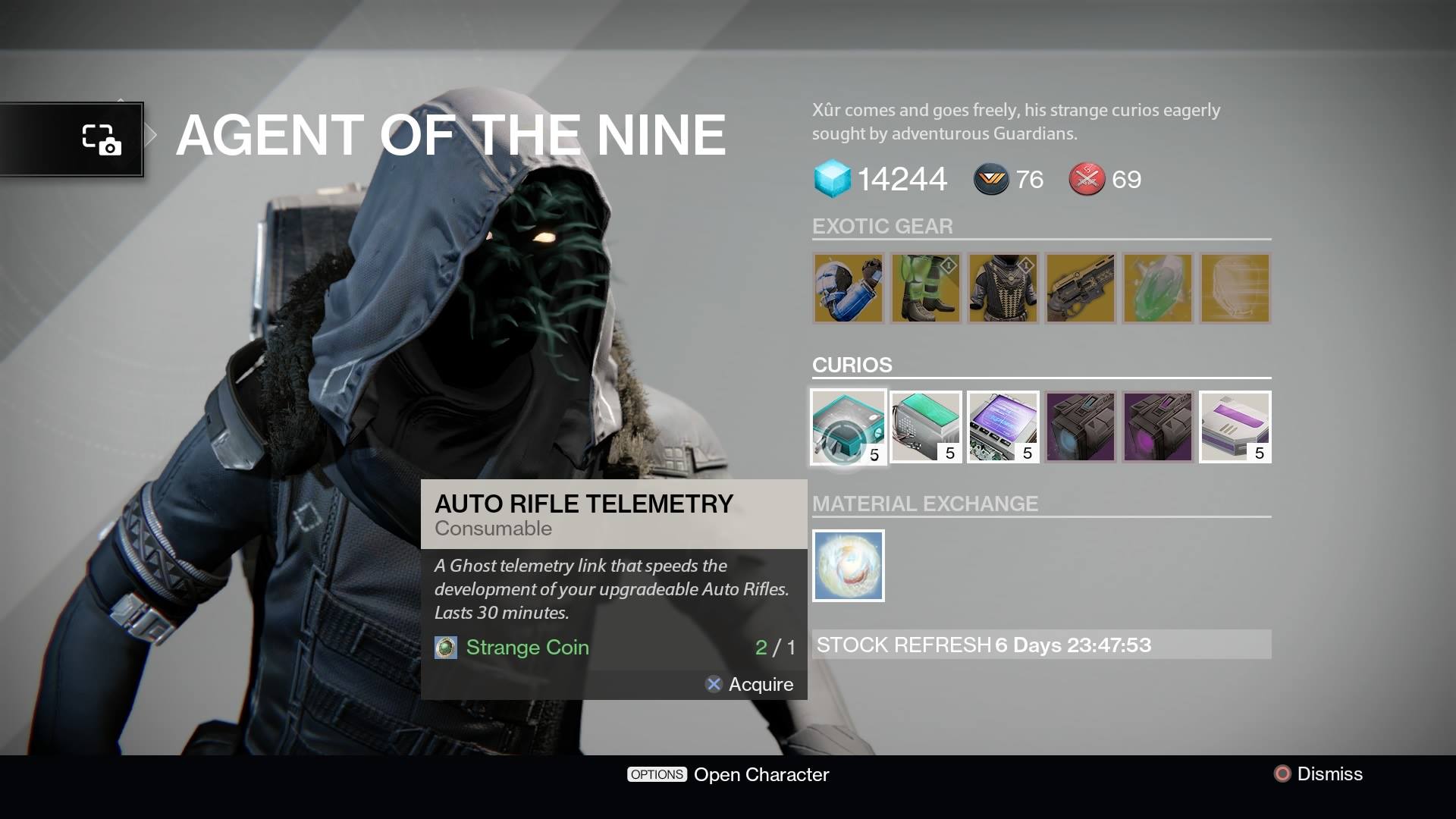The image size is (1456, 819).
Task: Select the exotic chest armor piece
Action: click(x=1003, y=288)
